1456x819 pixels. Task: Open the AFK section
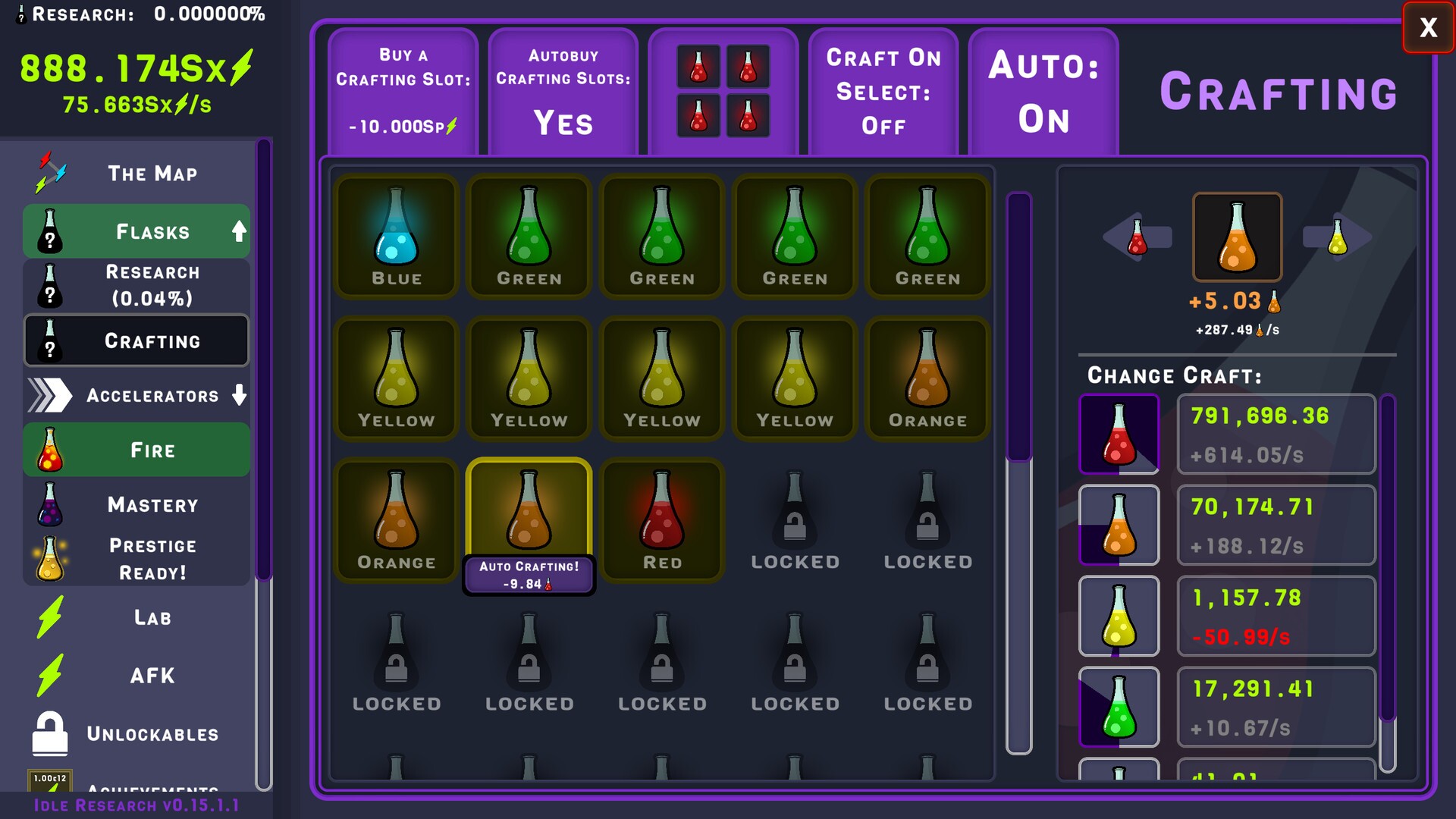136,675
